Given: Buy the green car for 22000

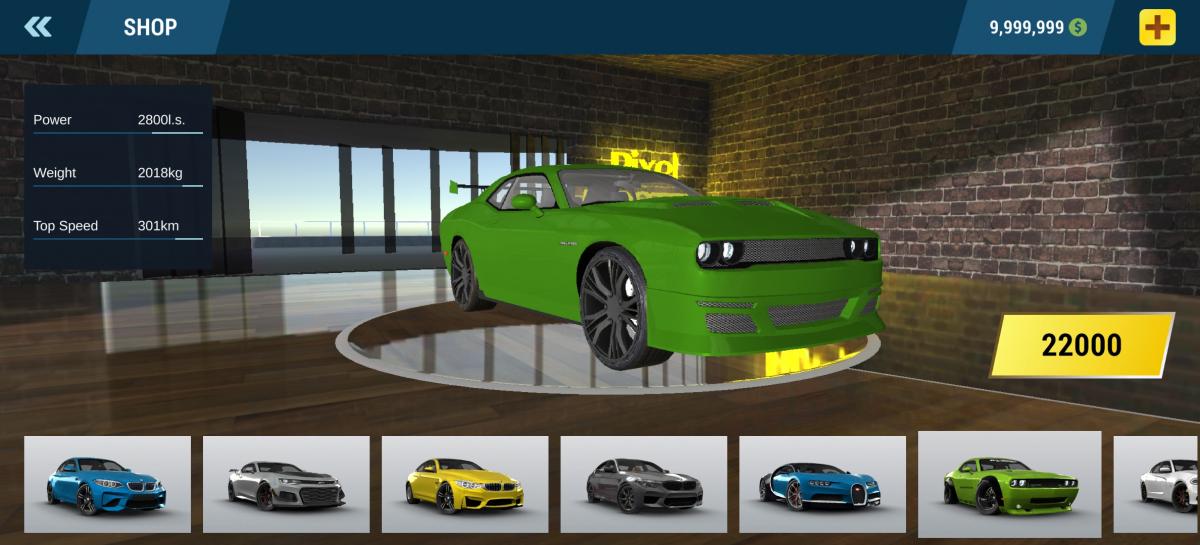Looking at the screenshot, I should pos(1081,345).
